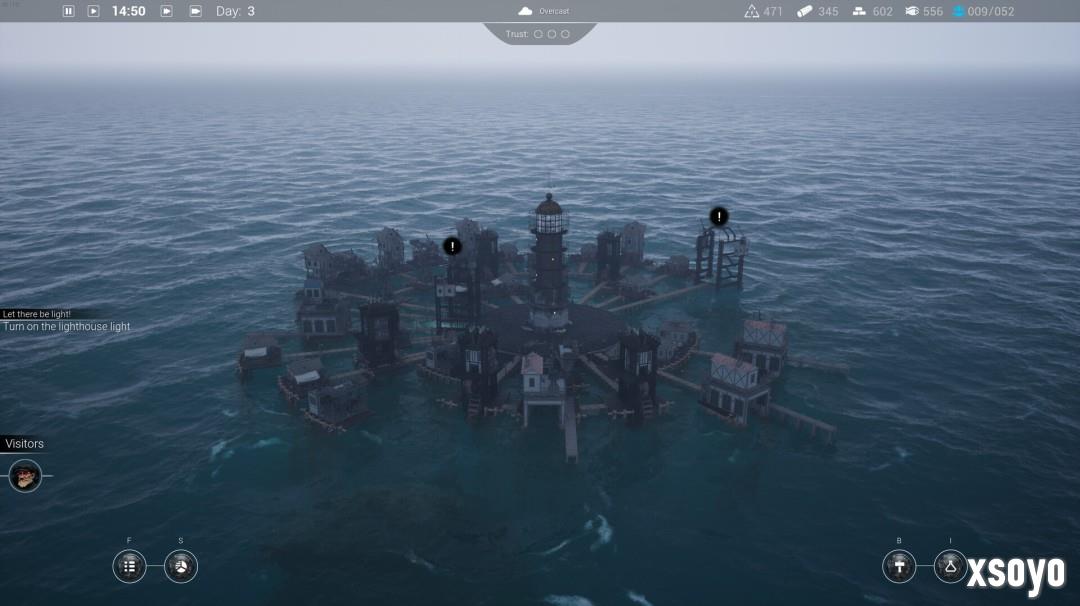
Task: Click the fast-forward button right of the clock
Action: [x=167, y=11]
